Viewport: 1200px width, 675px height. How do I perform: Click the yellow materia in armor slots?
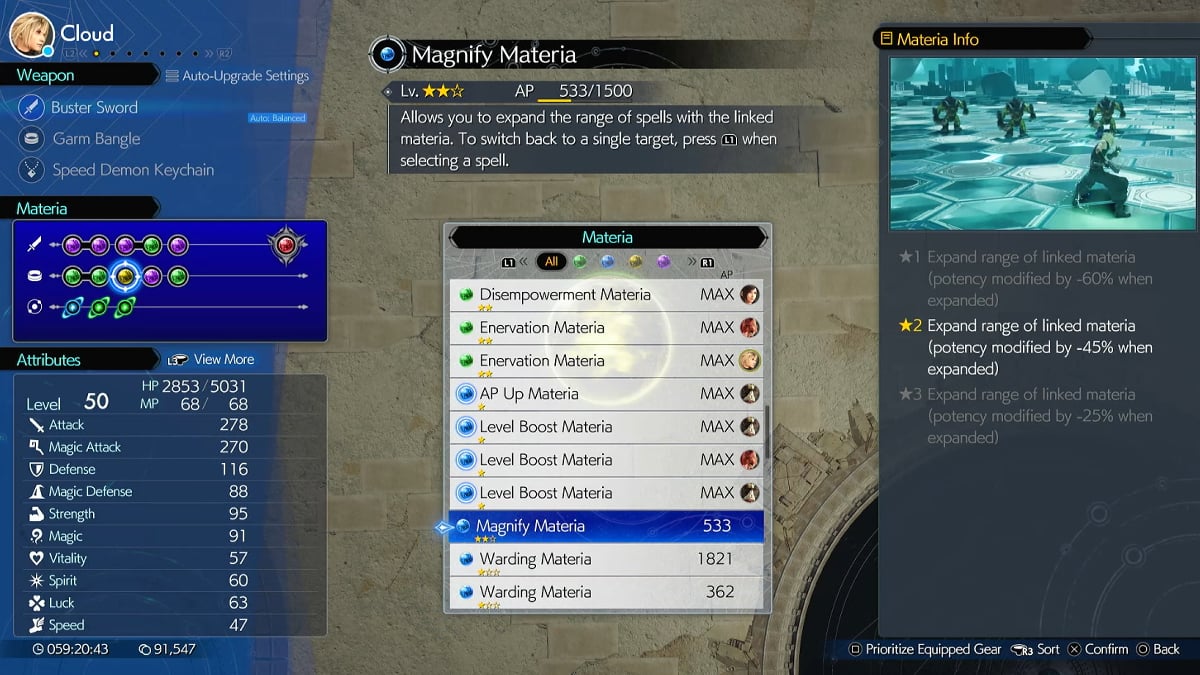(125, 276)
